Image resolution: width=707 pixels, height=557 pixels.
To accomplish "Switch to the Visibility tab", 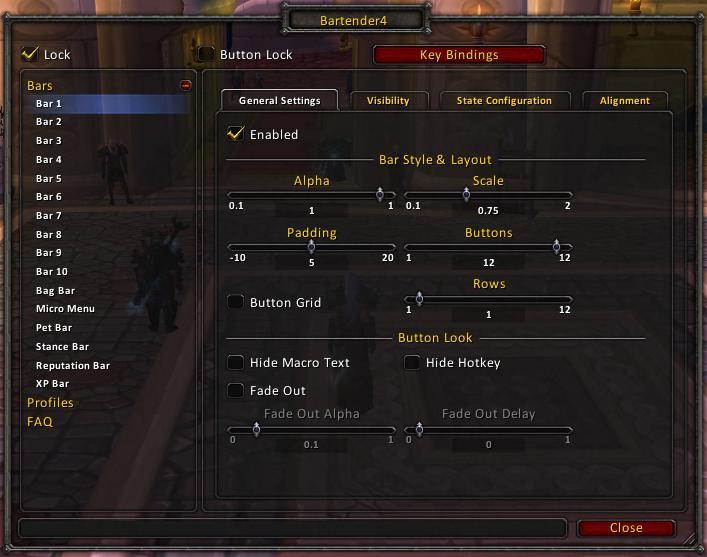I will click(388, 100).
